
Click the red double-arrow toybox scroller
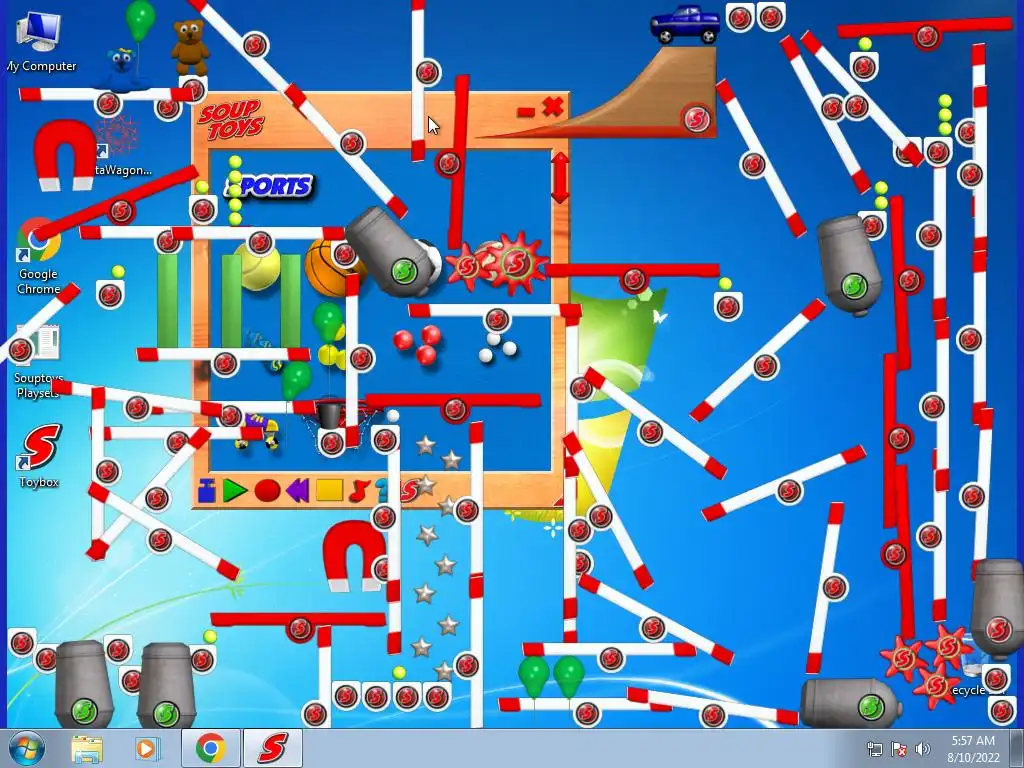560,177
